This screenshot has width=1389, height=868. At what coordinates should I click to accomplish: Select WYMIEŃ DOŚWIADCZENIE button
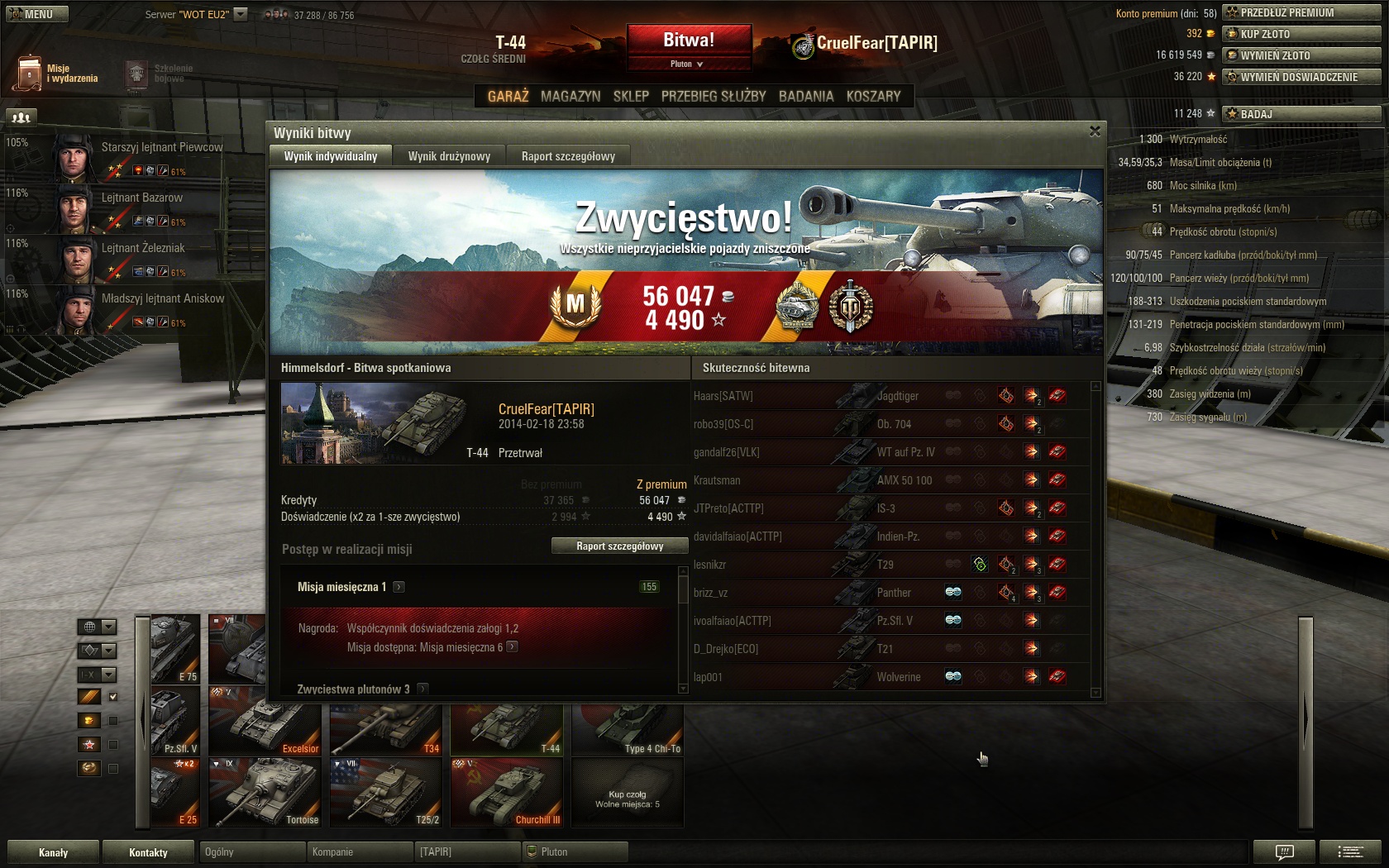1301,77
